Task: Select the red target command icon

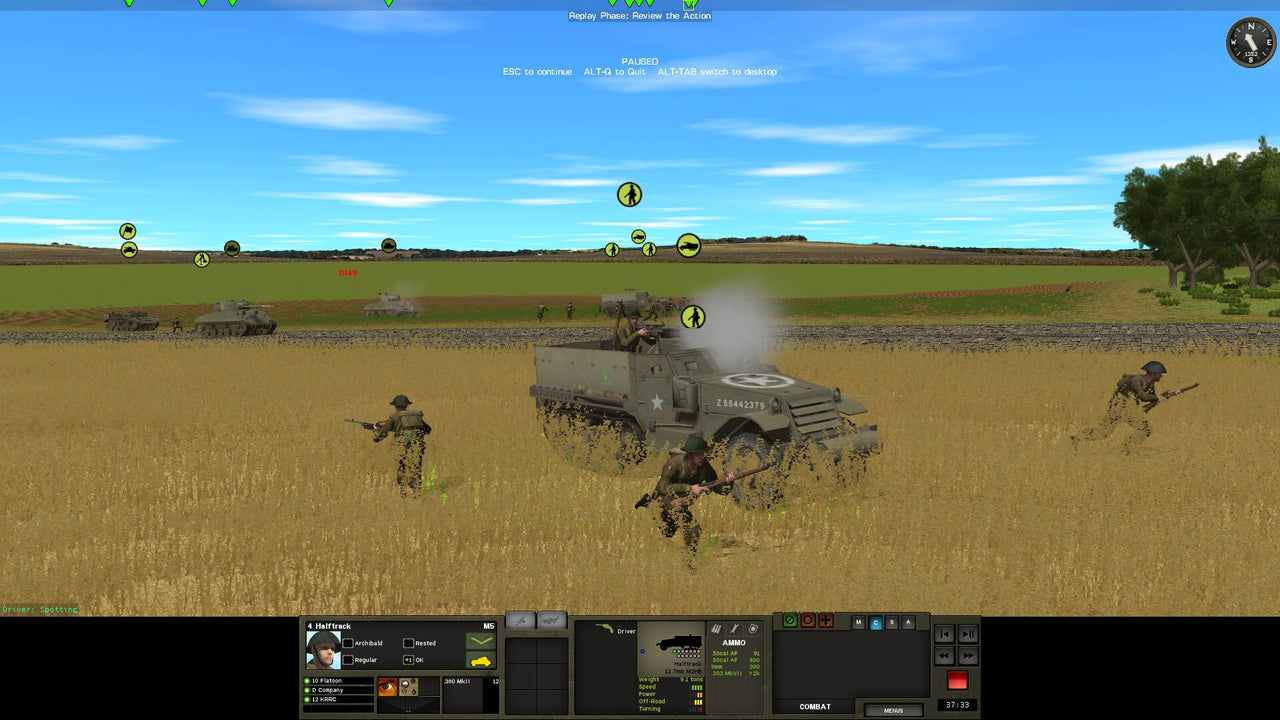Action: coord(808,620)
